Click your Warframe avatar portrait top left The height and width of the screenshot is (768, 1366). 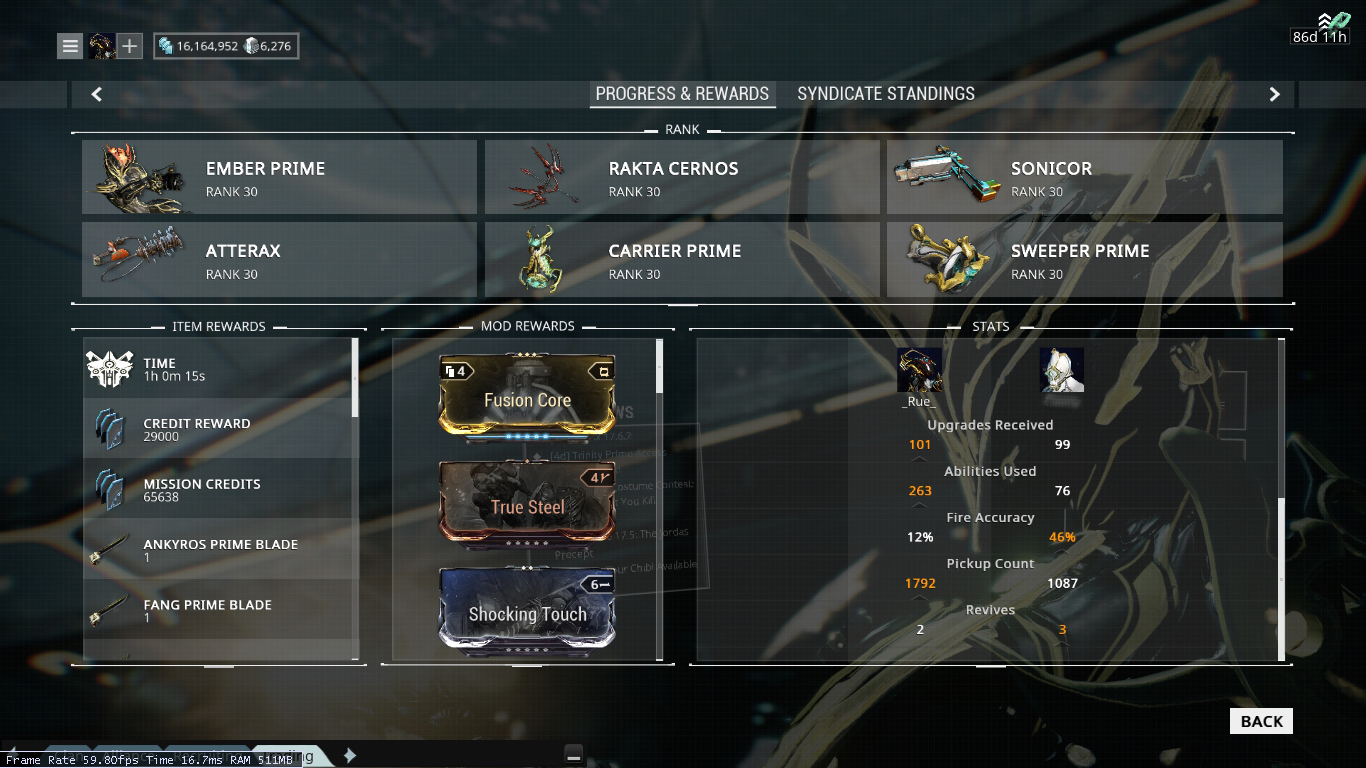(x=101, y=44)
